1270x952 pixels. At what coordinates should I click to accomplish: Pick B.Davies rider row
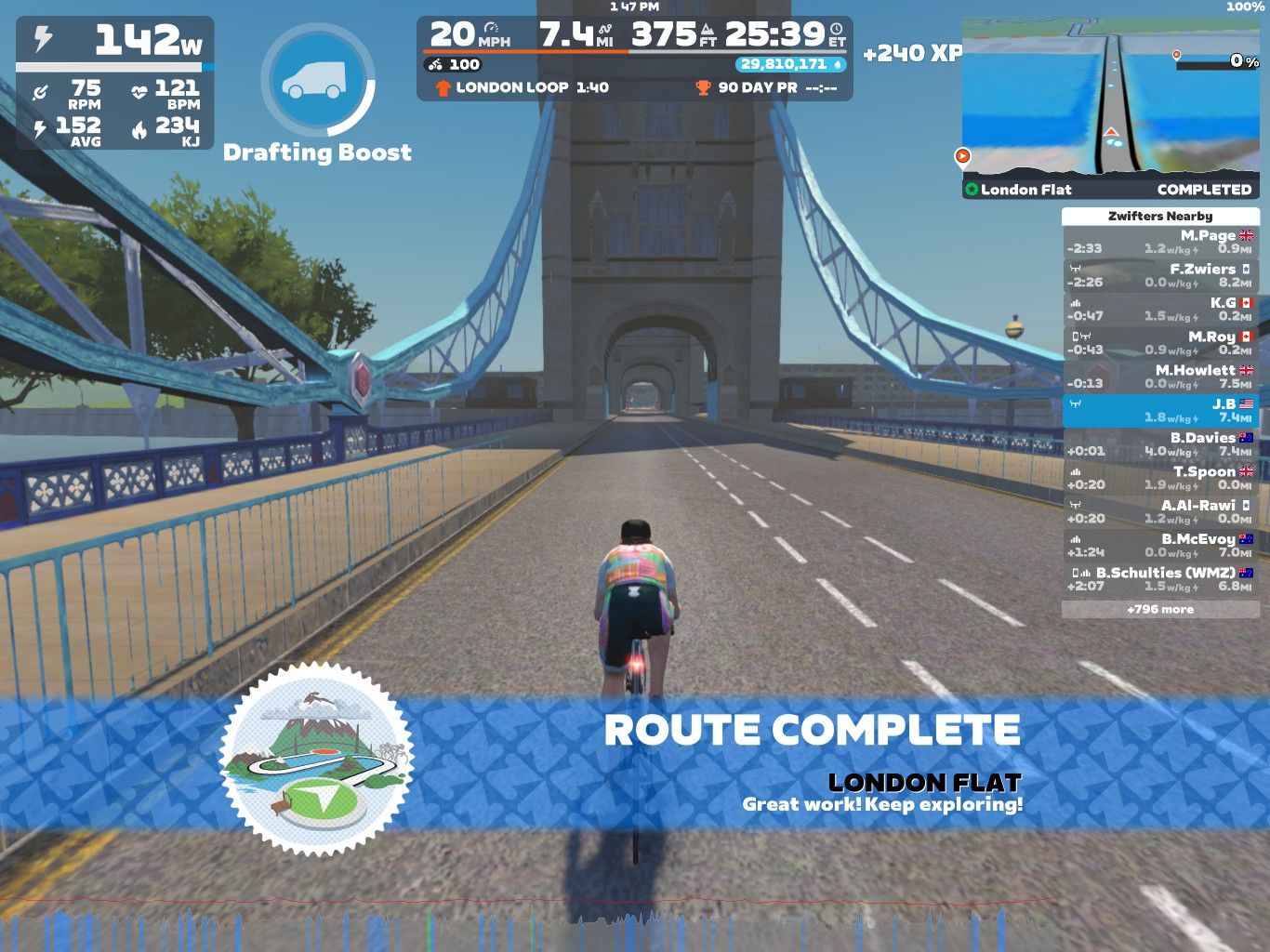coord(1160,443)
